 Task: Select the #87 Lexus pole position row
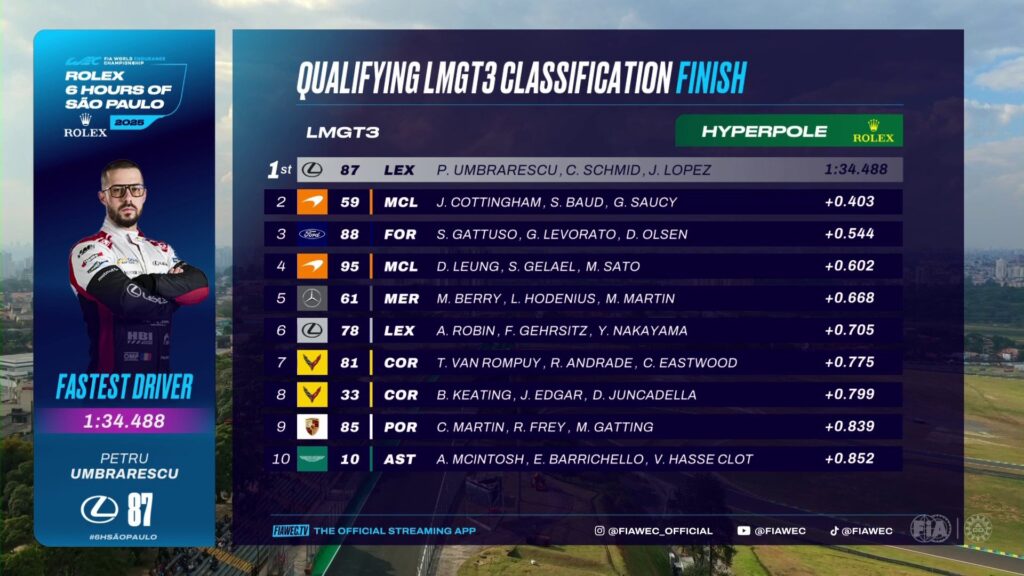[585, 170]
